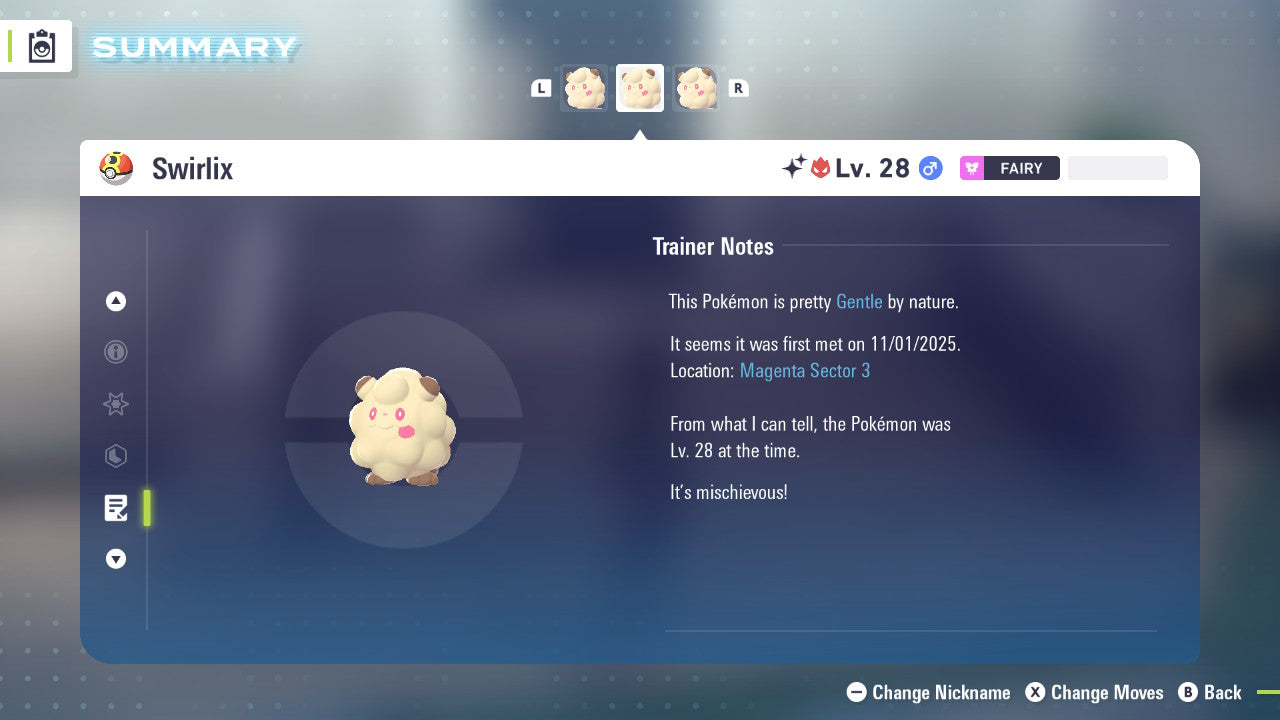The width and height of the screenshot is (1280, 720).
Task: Open the info summary page icon
Action: 116,352
